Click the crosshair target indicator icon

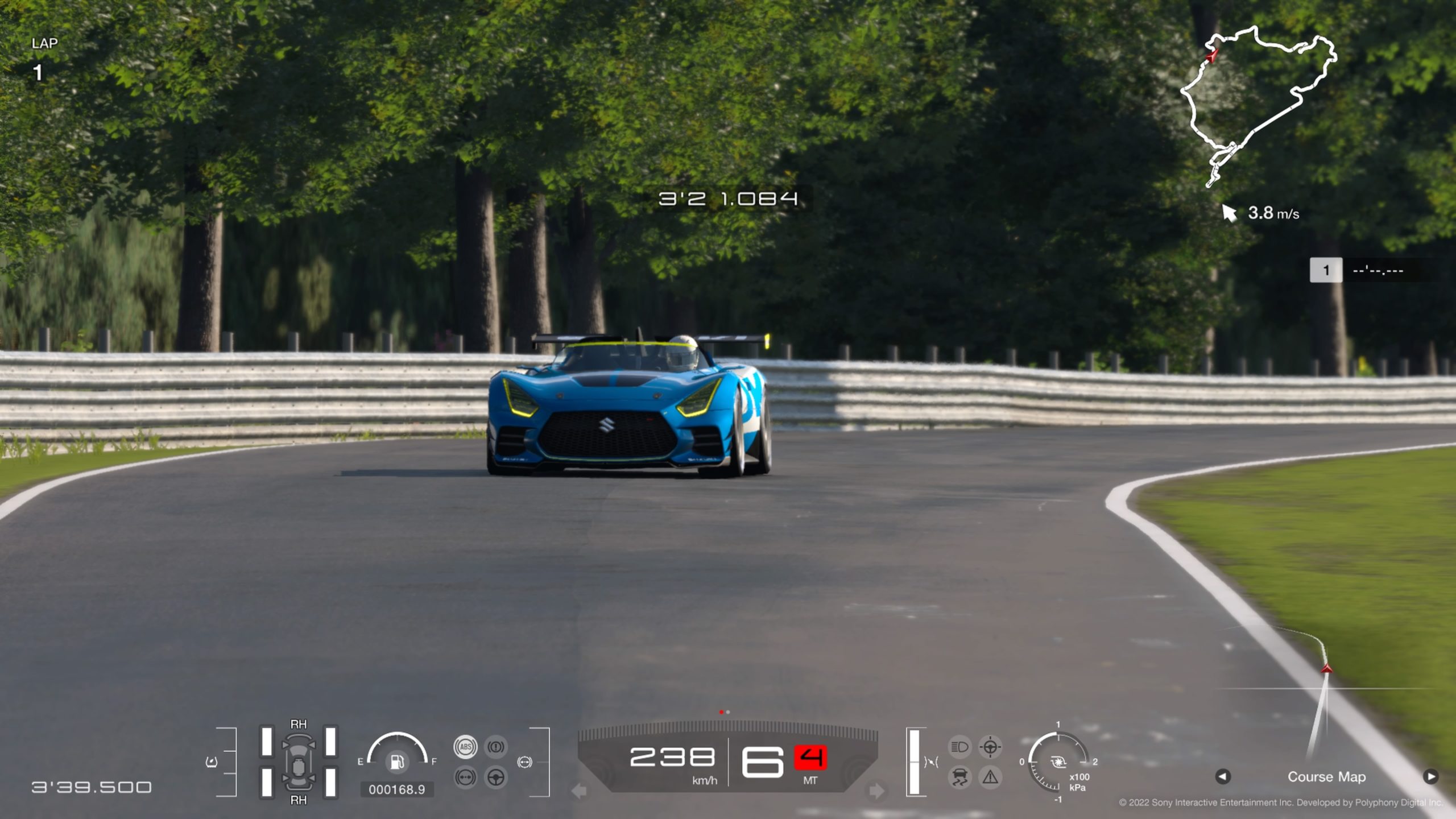pyautogui.click(x=990, y=747)
